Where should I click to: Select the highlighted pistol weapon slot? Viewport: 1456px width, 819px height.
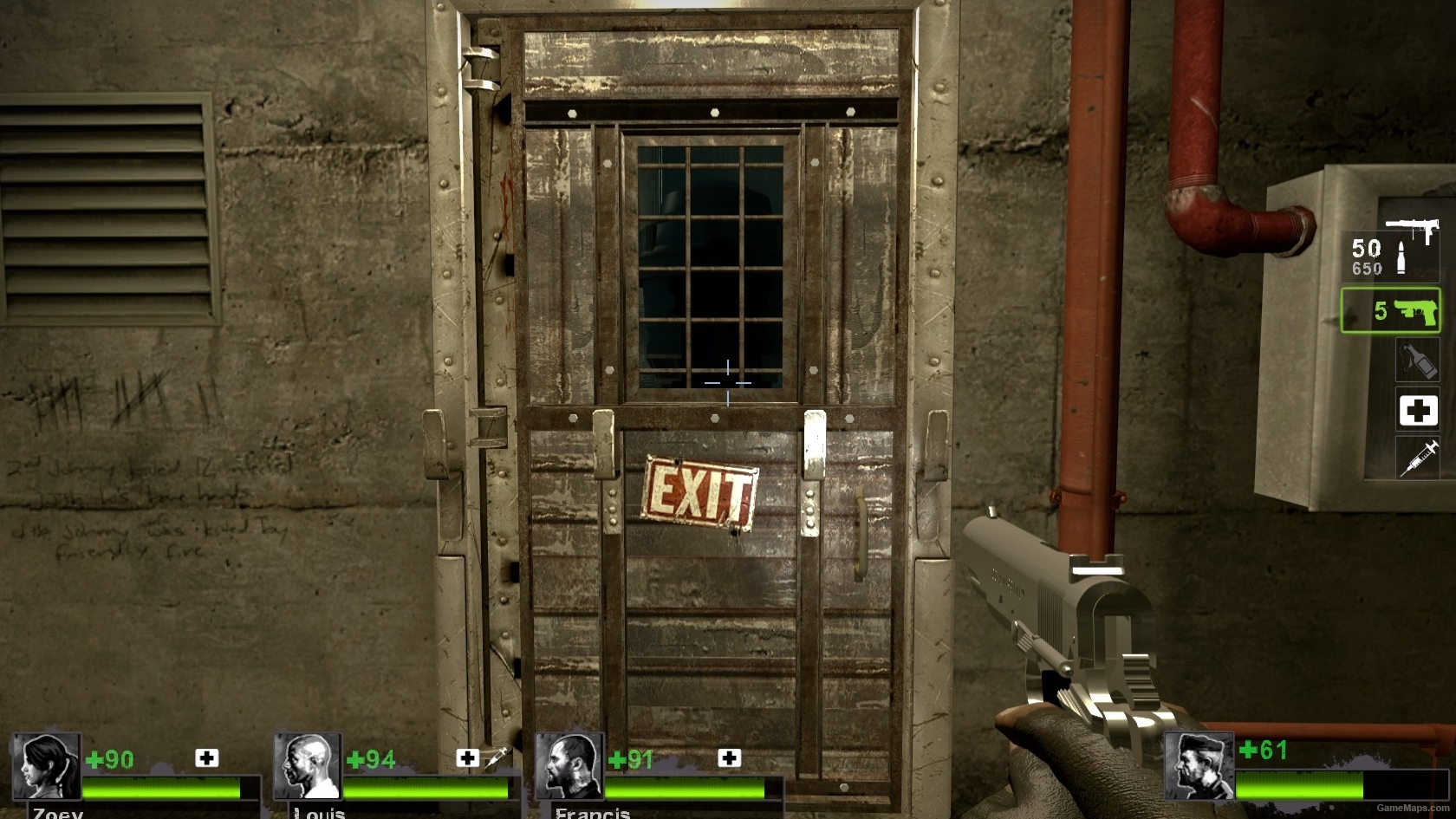[1390, 312]
